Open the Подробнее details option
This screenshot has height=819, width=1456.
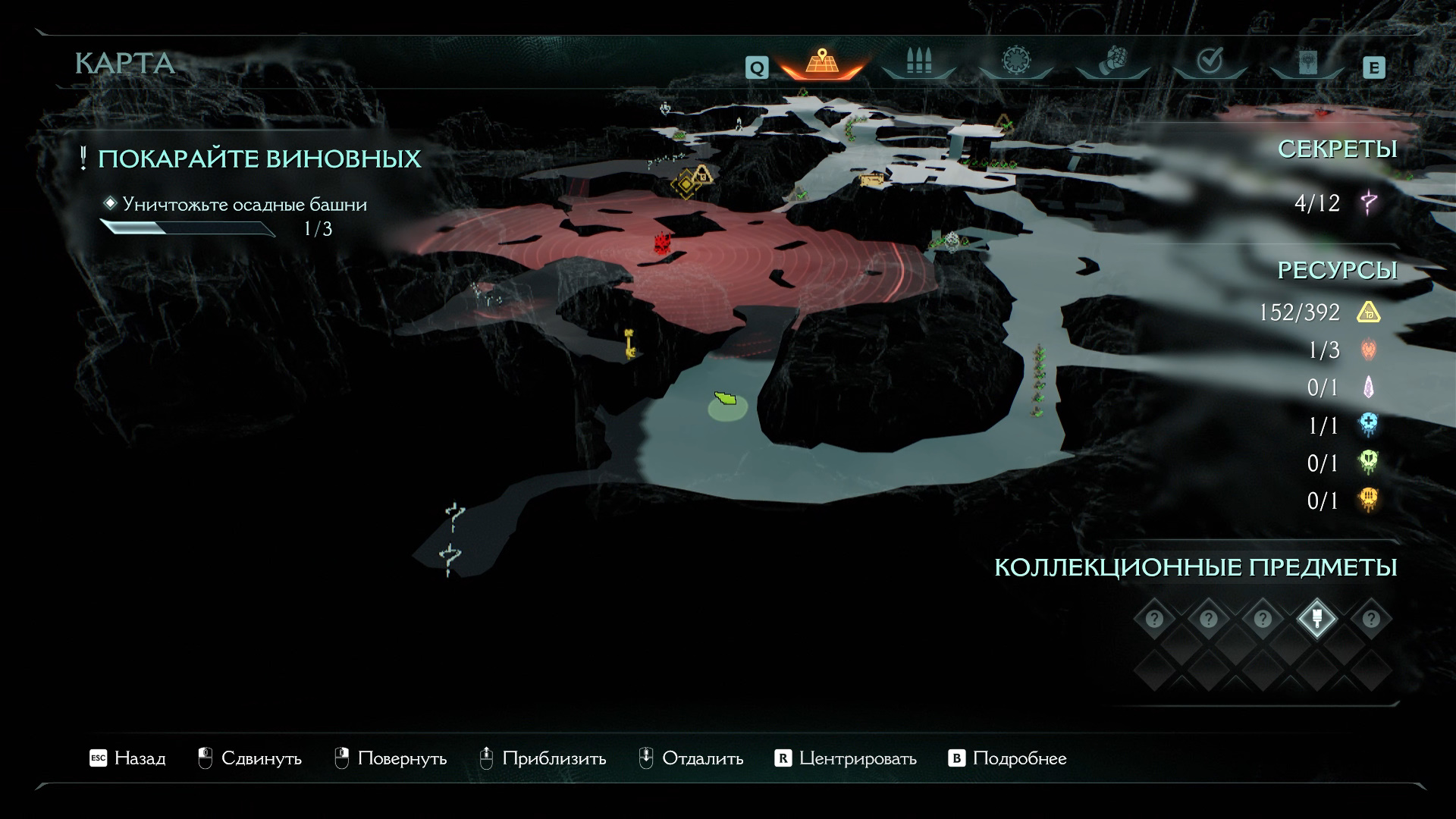tap(1008, 758)
